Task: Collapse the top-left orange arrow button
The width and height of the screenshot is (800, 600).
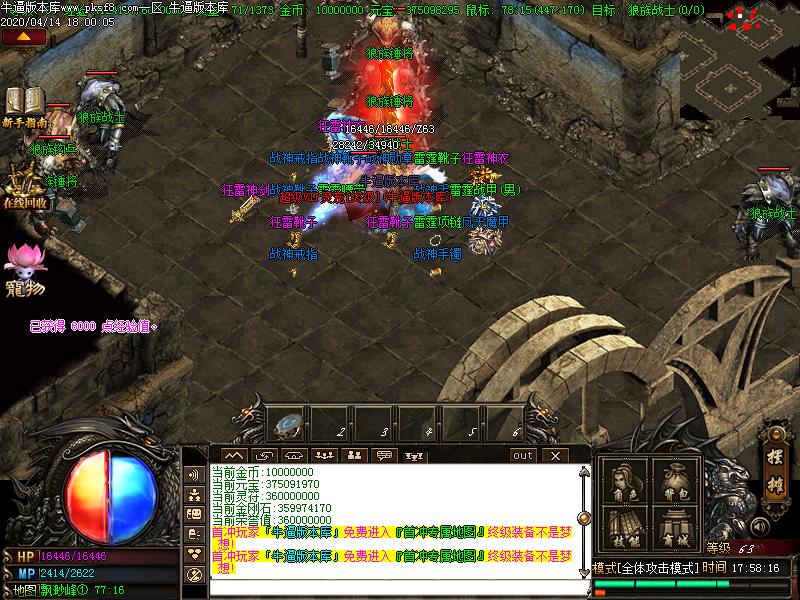Action: point(23,36)
